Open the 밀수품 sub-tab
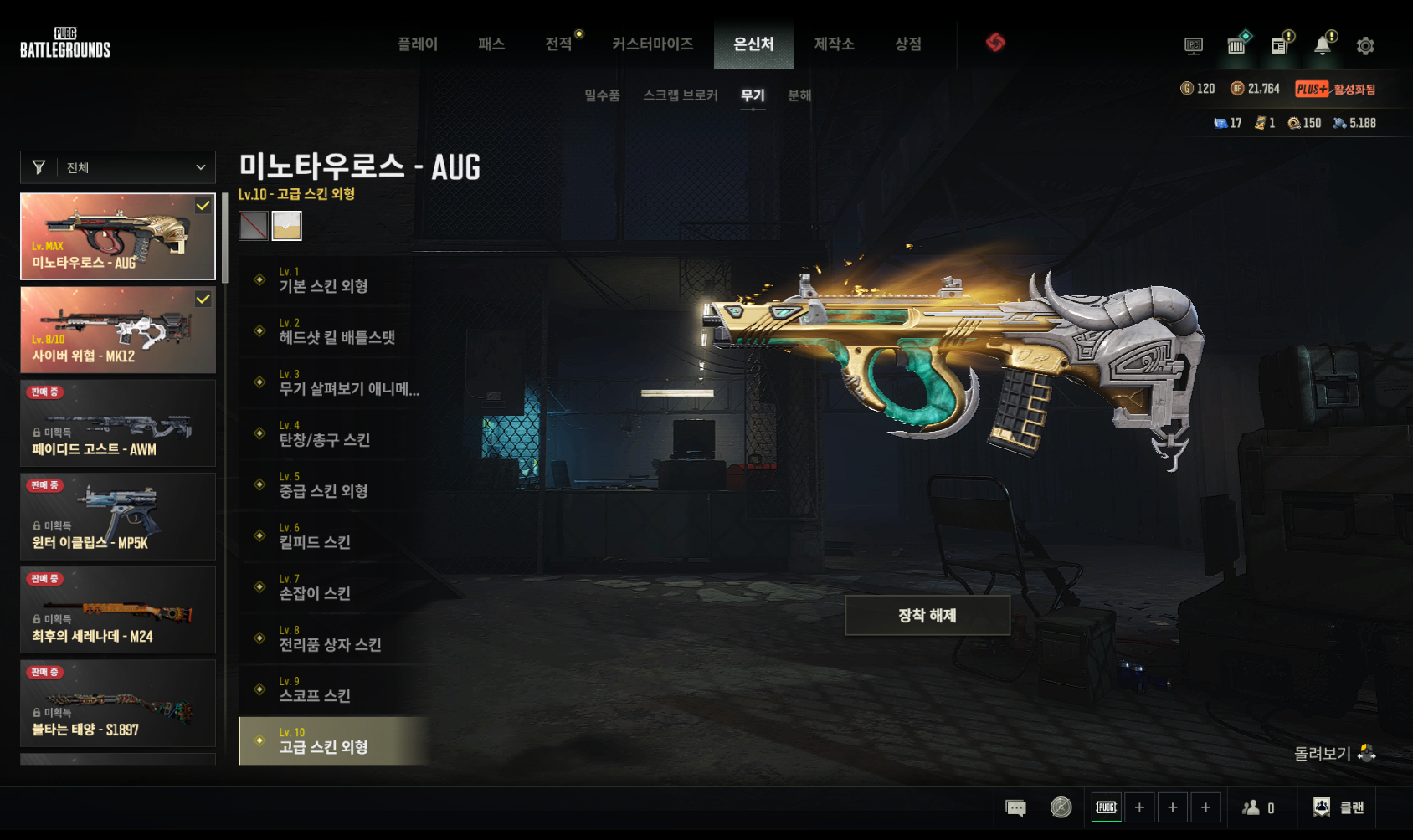The image size is (1413, 840). (x=602, y=95)
